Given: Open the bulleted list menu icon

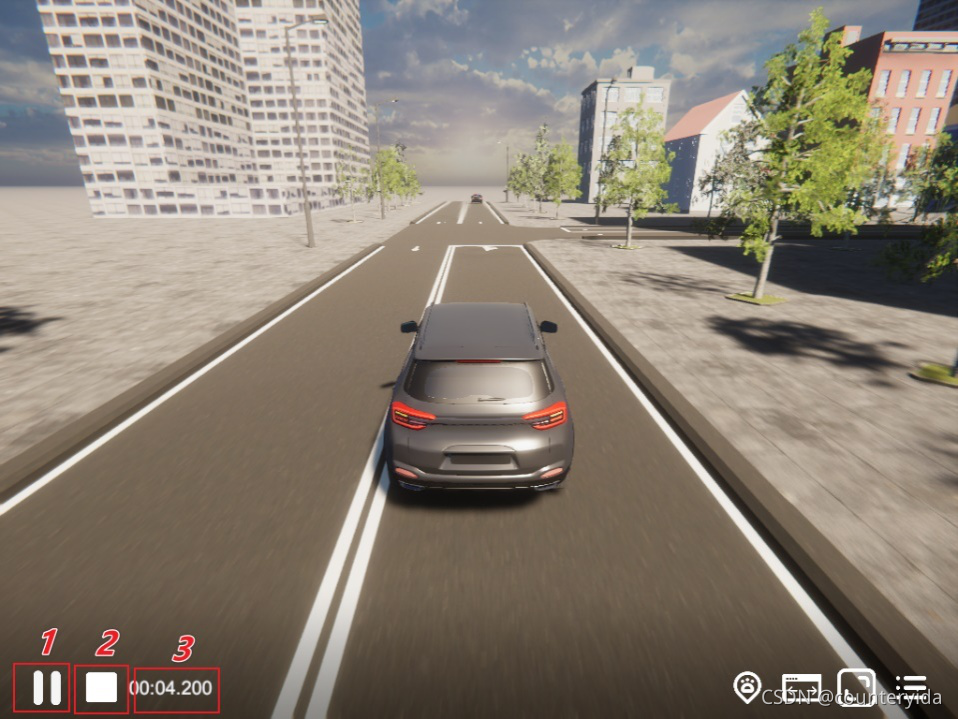Looking at the screenshot, I should [x=910, y=687].
